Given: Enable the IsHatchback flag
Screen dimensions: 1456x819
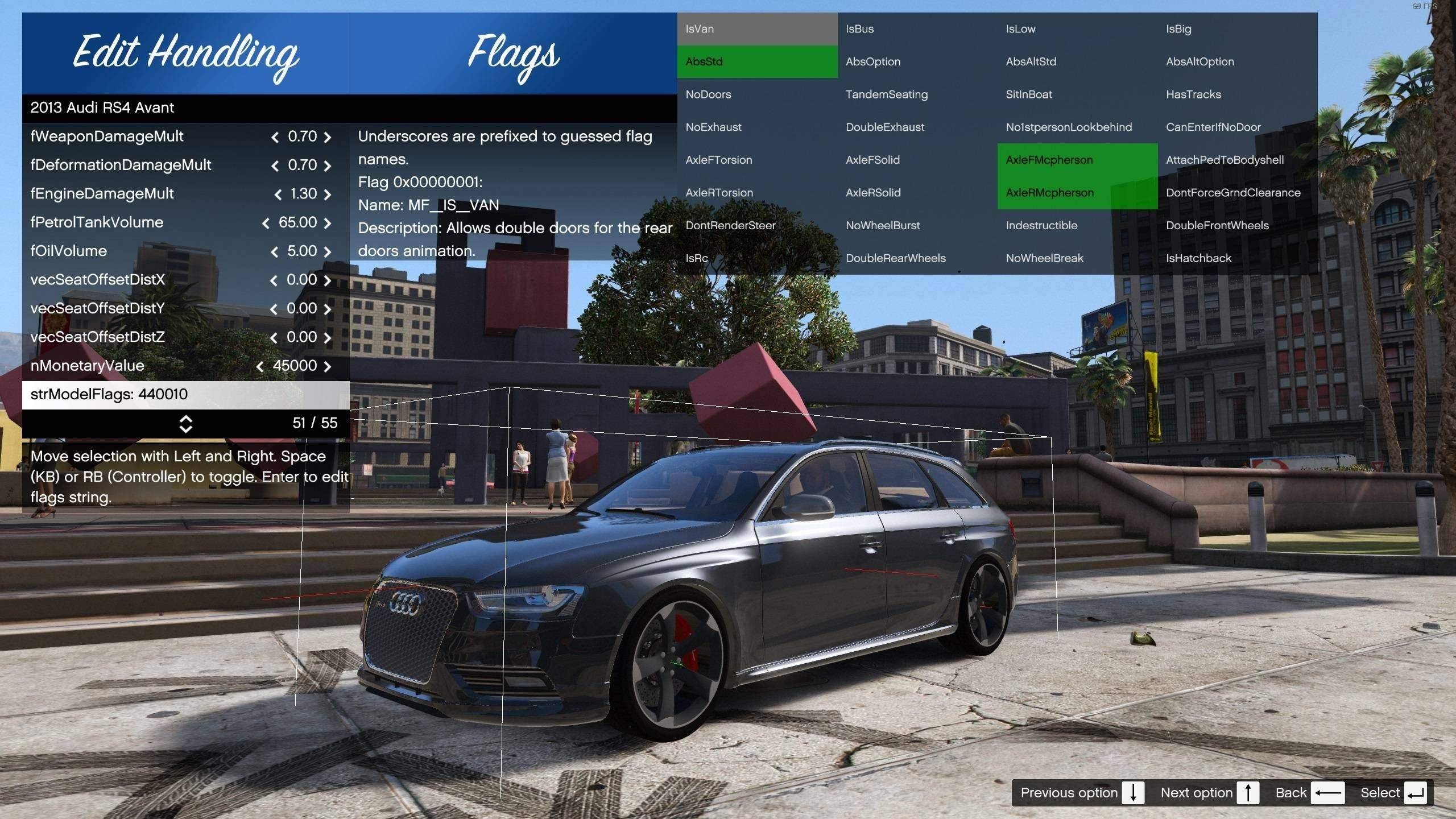Looking at the screenshot, I should coord(1237,258).
